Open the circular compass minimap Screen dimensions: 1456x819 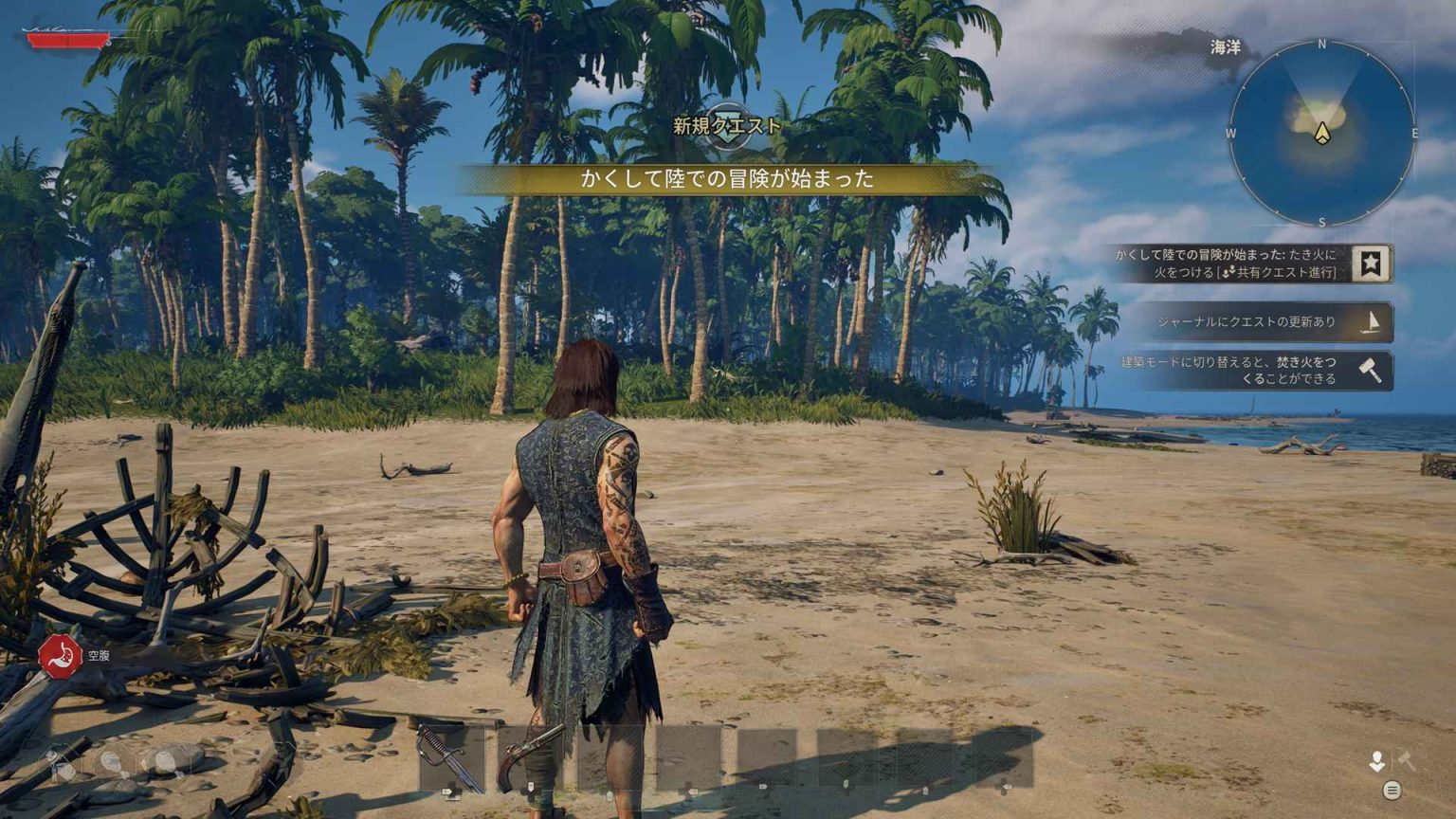[1321, 133]
